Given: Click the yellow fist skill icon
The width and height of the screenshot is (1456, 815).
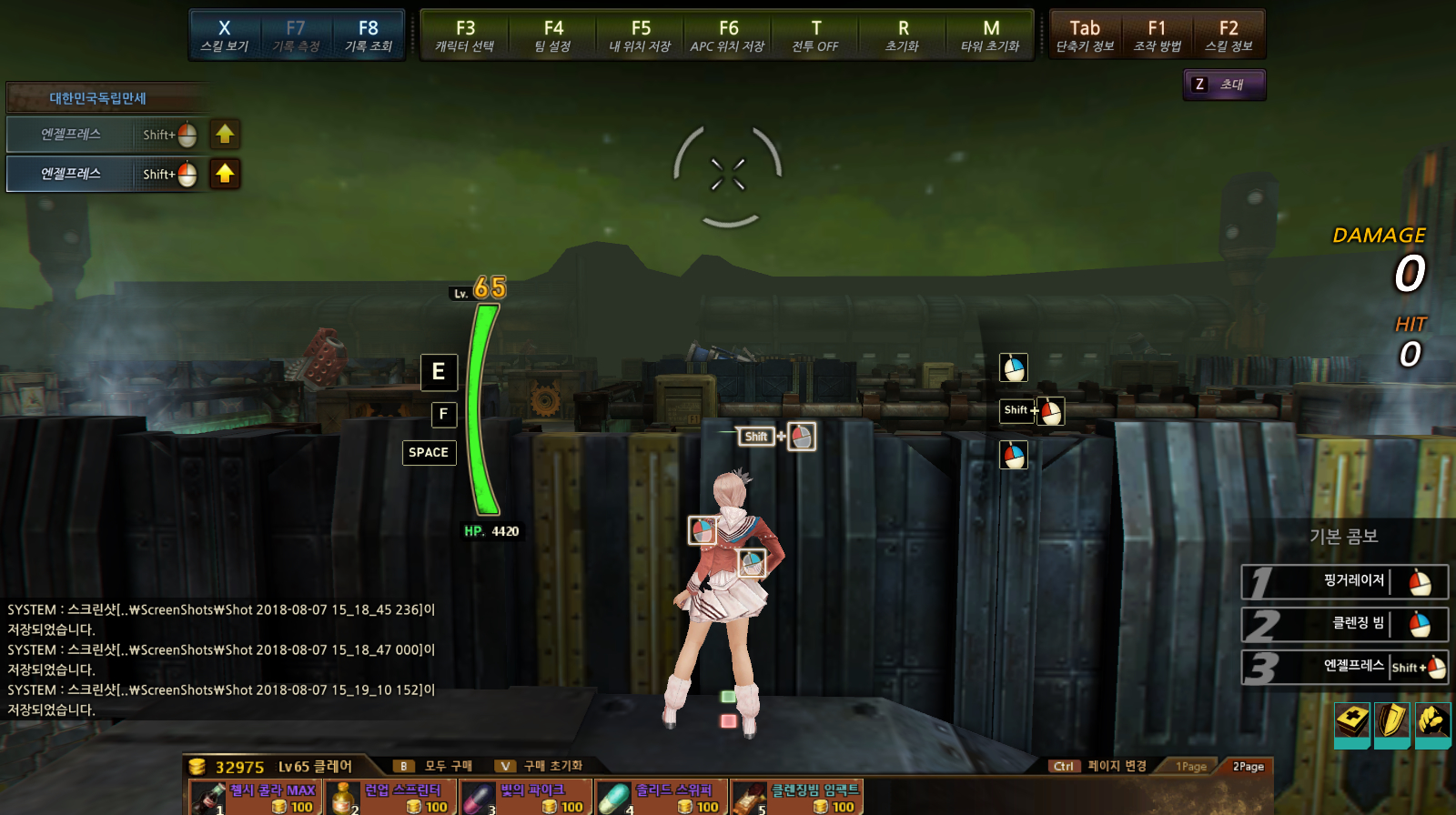Looking at the screenshot, I should pyautogui.click(x=1432, y=722).
